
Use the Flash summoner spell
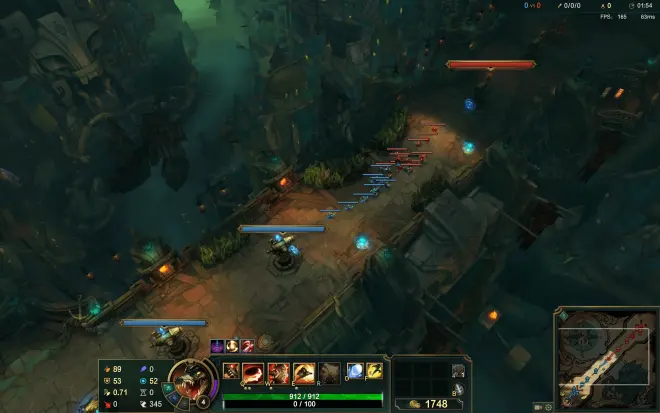(374, 371)
